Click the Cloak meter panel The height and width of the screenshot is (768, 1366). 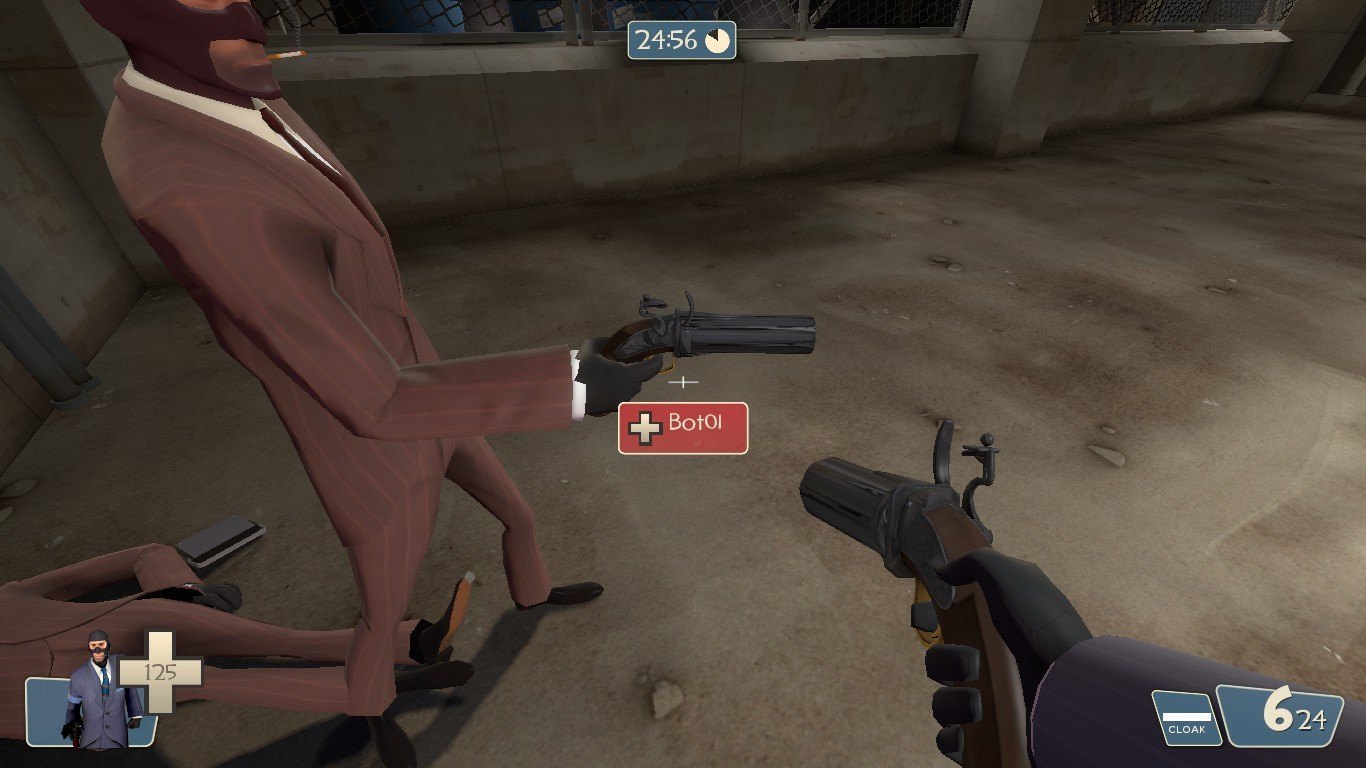coord(1187,718)
